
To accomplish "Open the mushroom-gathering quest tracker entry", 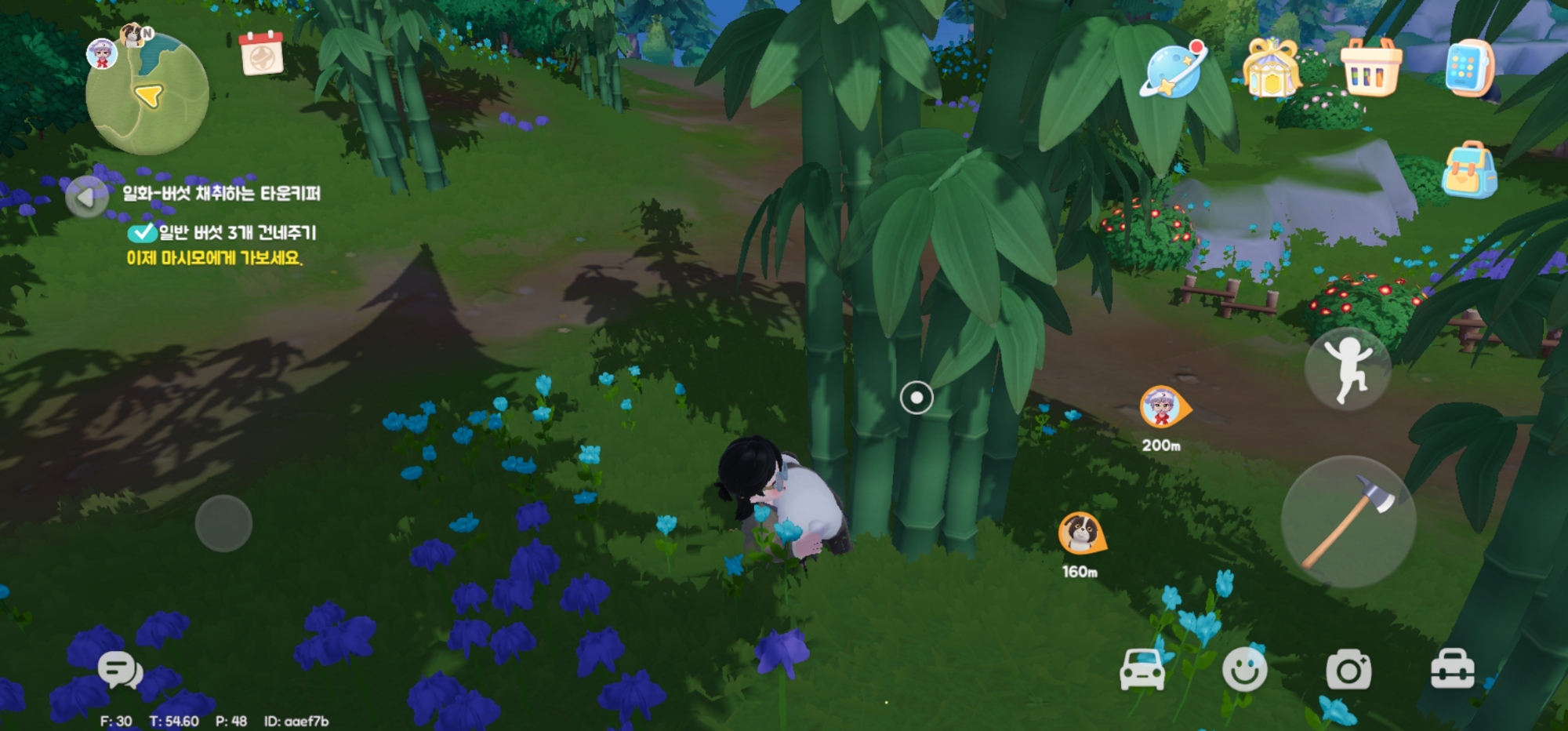I will 221,194.
